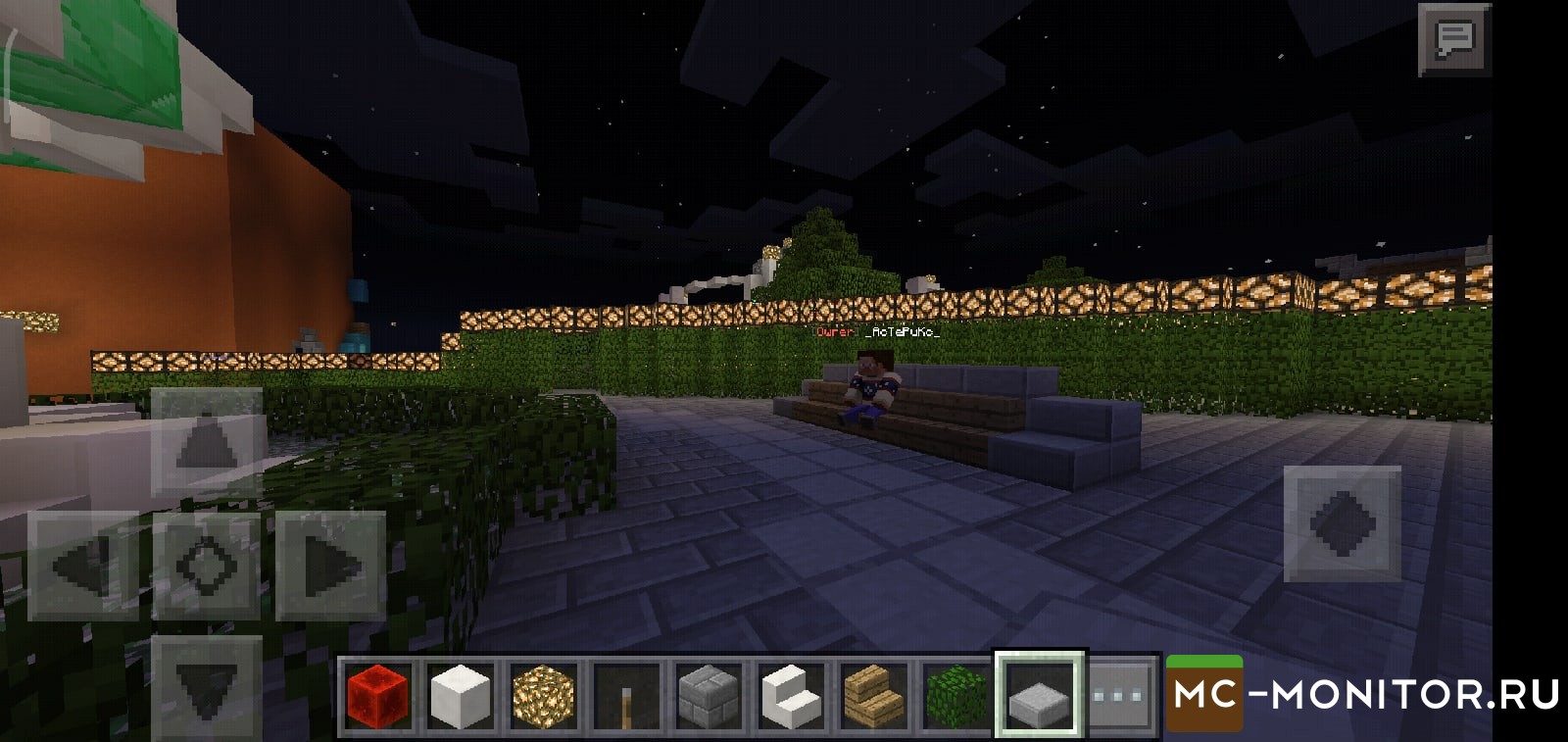Select the red redstone block slot
The width and height of the screenshot is (1568, 742).
377,695
